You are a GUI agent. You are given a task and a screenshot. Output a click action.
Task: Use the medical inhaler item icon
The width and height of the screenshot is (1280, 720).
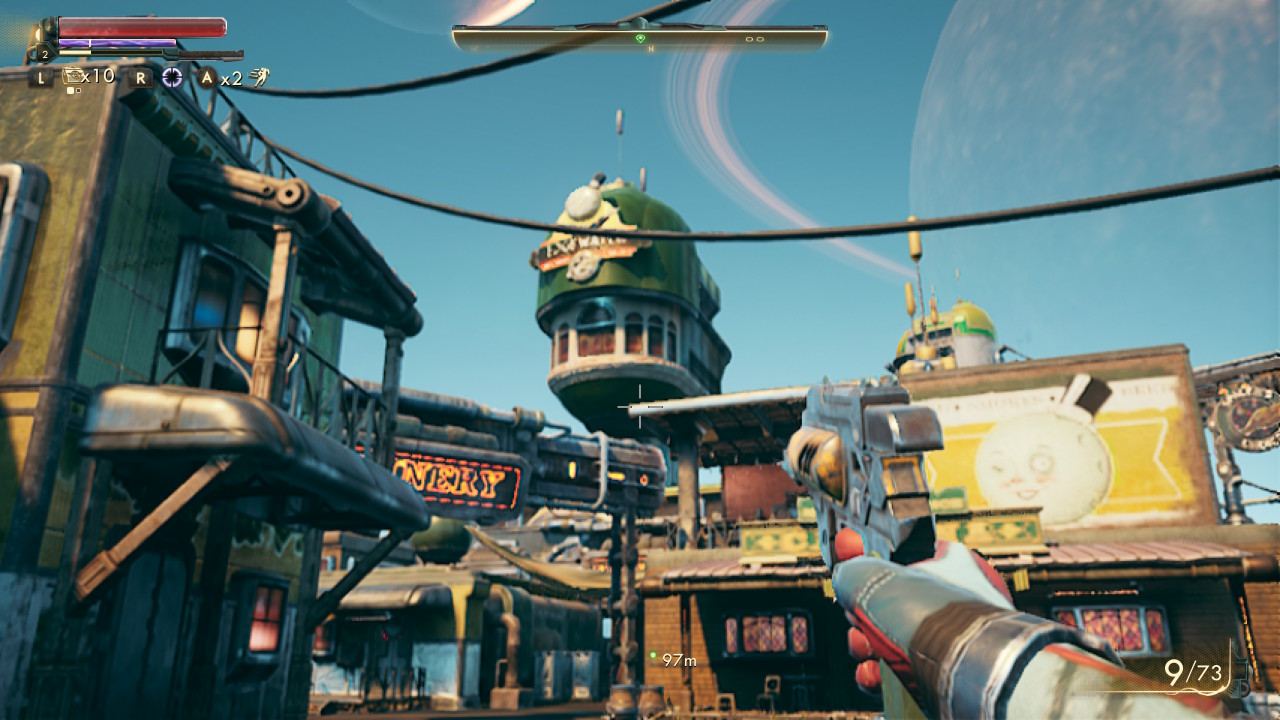[x=73, y=76]
